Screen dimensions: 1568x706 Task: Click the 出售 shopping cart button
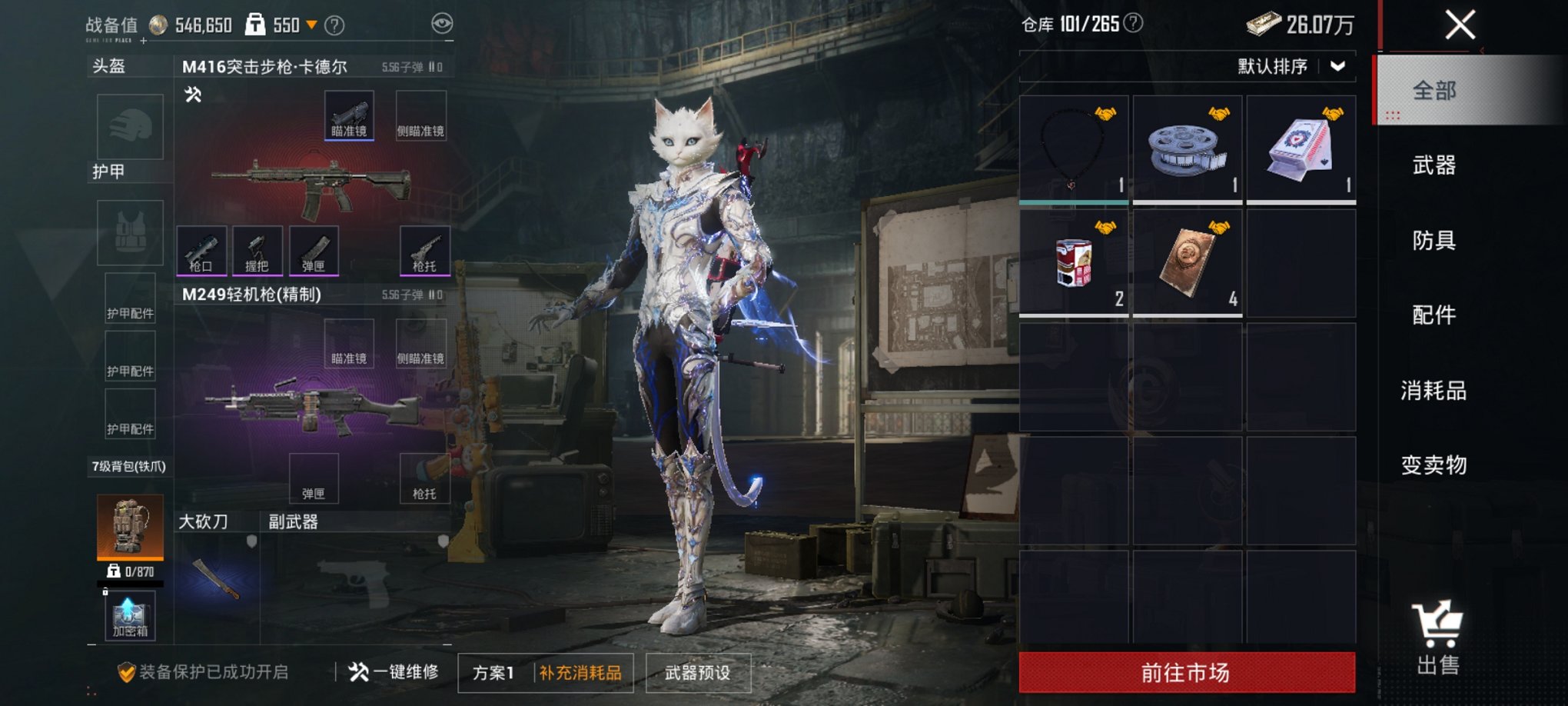[1437, 638]
